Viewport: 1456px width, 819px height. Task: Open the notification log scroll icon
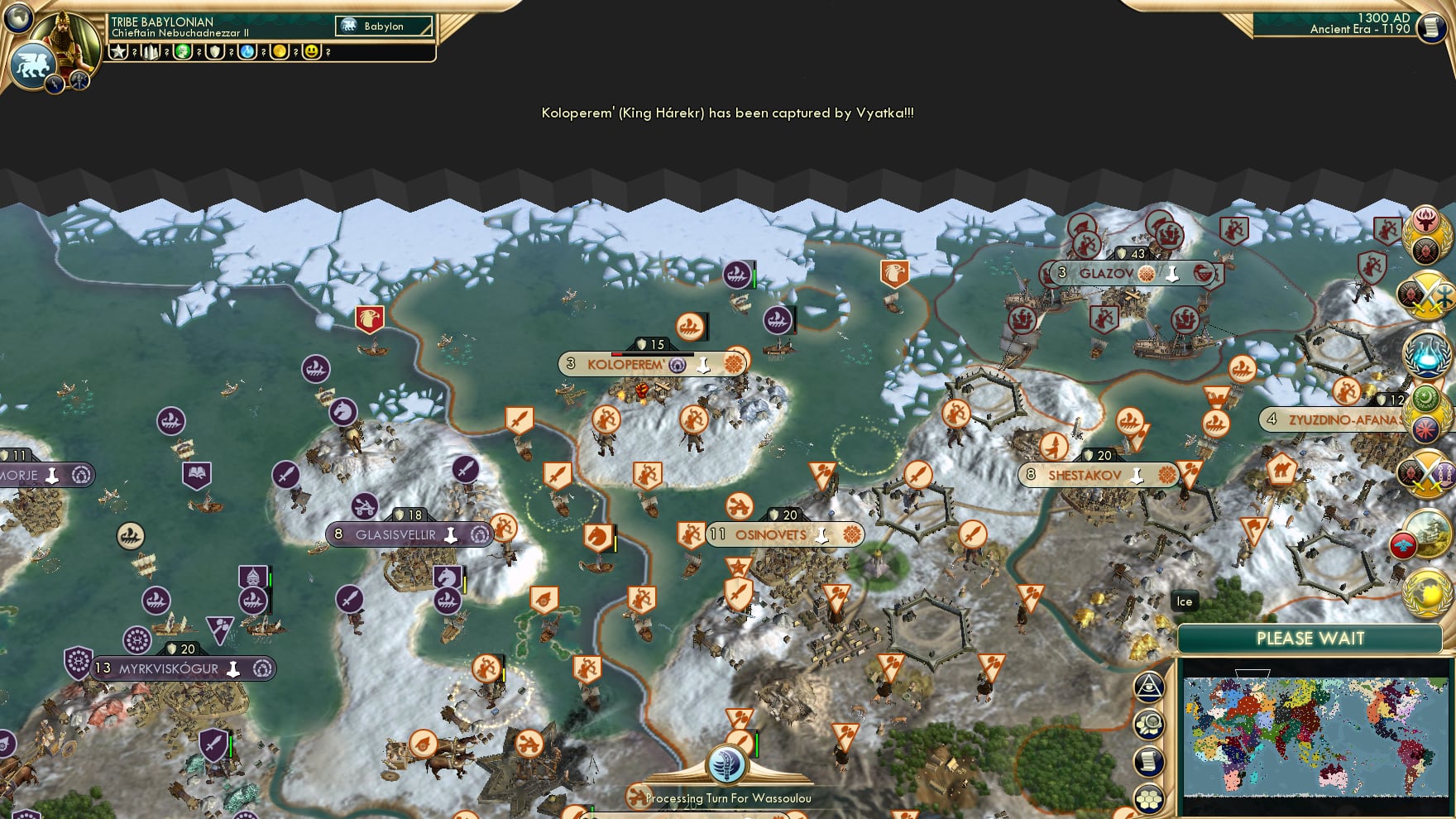point(1148,759)
